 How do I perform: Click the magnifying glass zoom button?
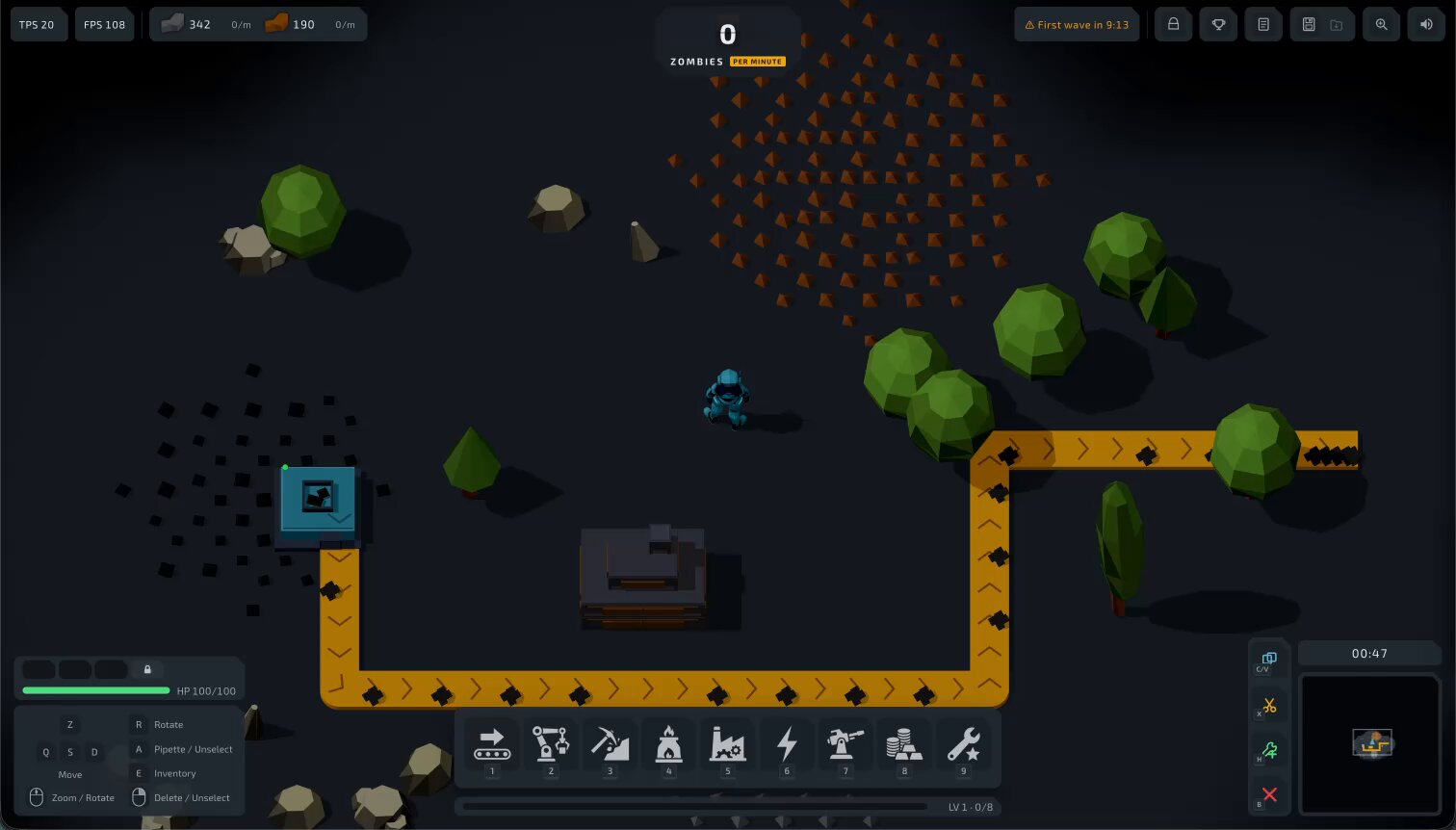(x=1381, y=25)
